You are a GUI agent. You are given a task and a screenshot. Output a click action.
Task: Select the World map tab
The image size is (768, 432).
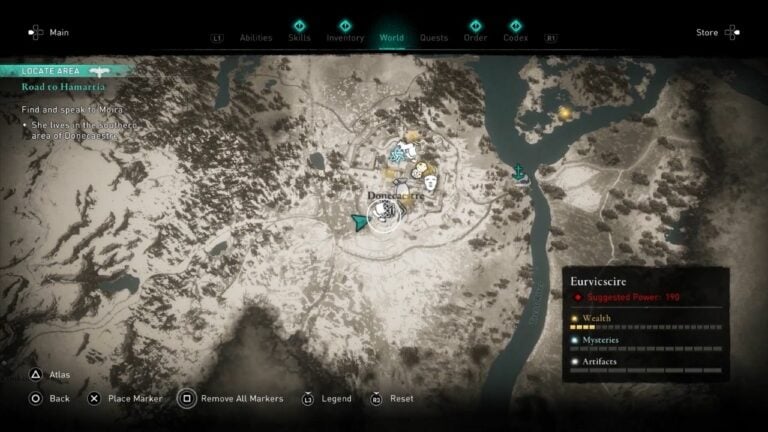click(392, 38)
